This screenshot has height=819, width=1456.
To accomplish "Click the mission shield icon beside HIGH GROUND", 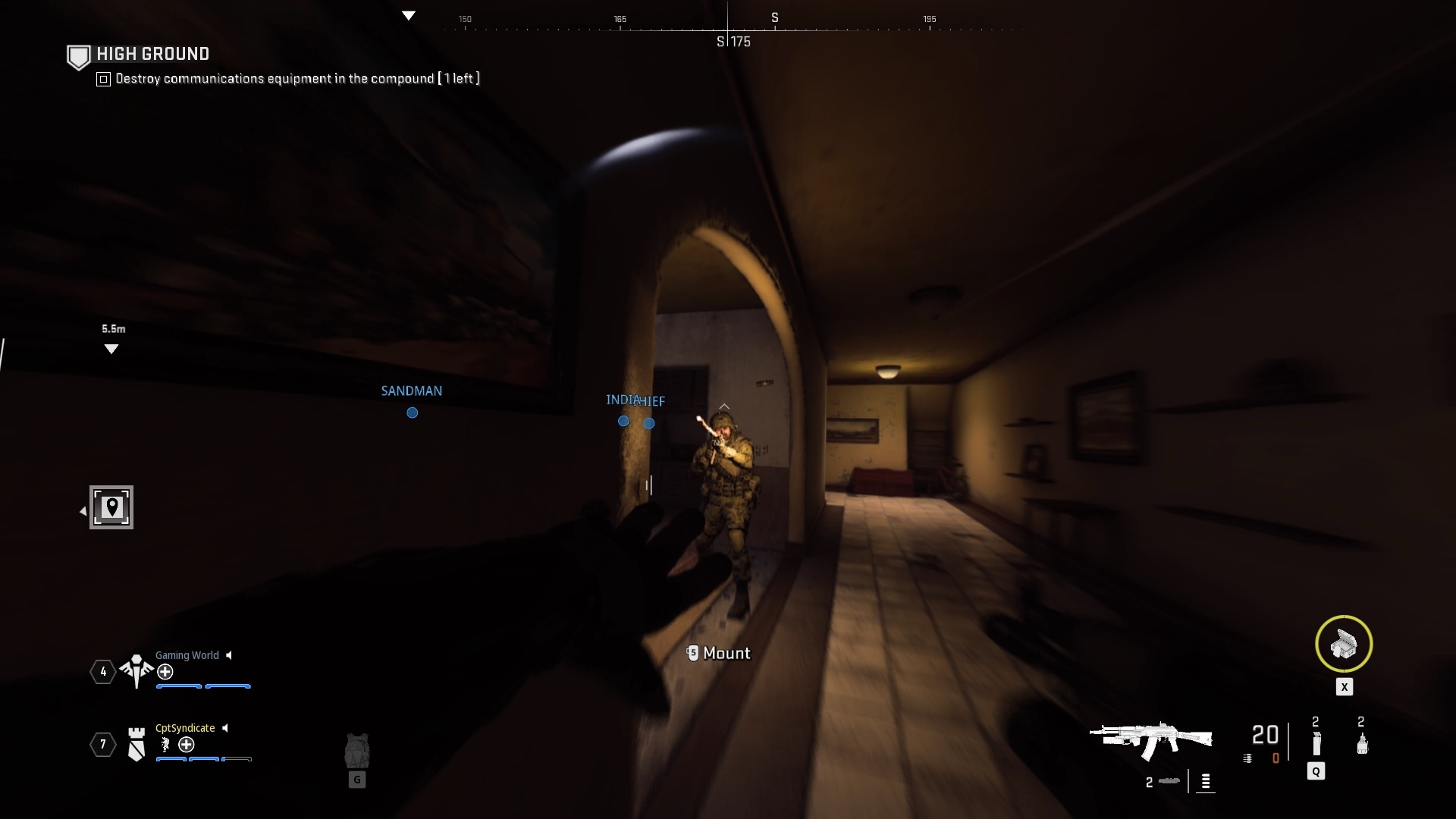I will point(78,55).
